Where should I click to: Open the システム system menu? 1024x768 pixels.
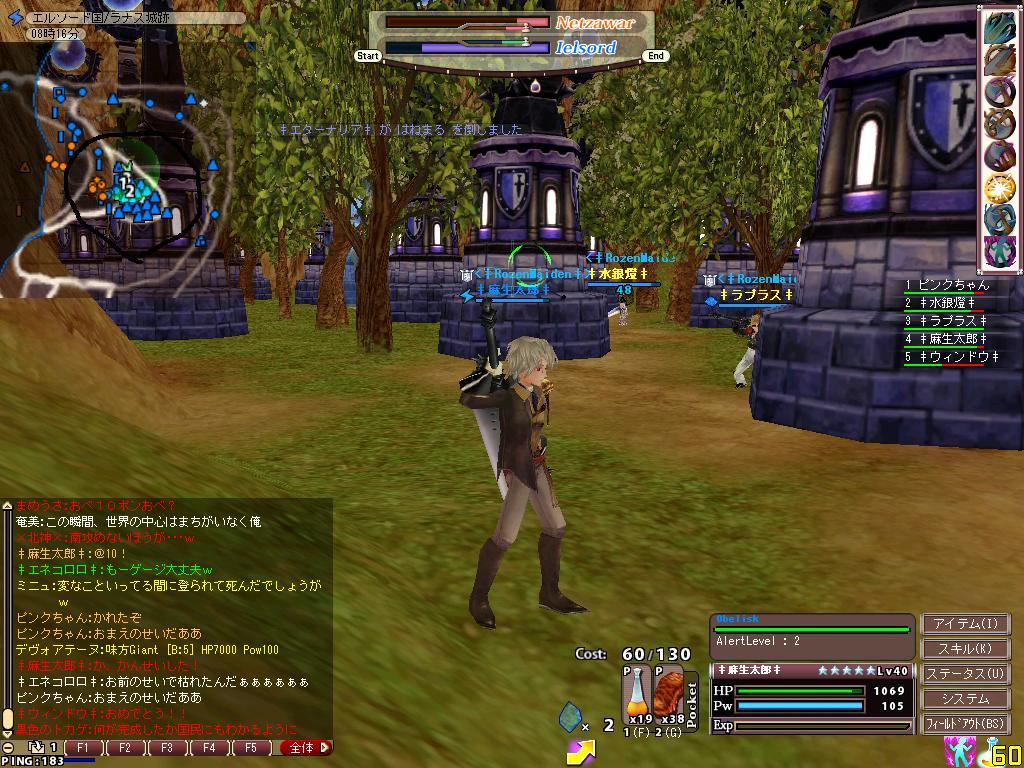[965, 699]
